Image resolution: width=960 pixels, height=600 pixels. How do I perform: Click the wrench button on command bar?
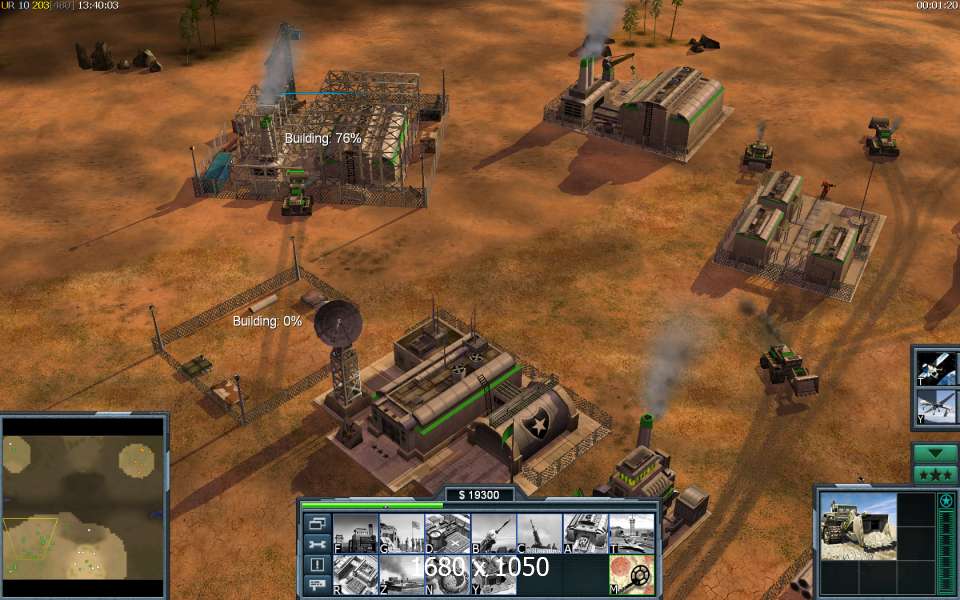(x=316, y=544)
